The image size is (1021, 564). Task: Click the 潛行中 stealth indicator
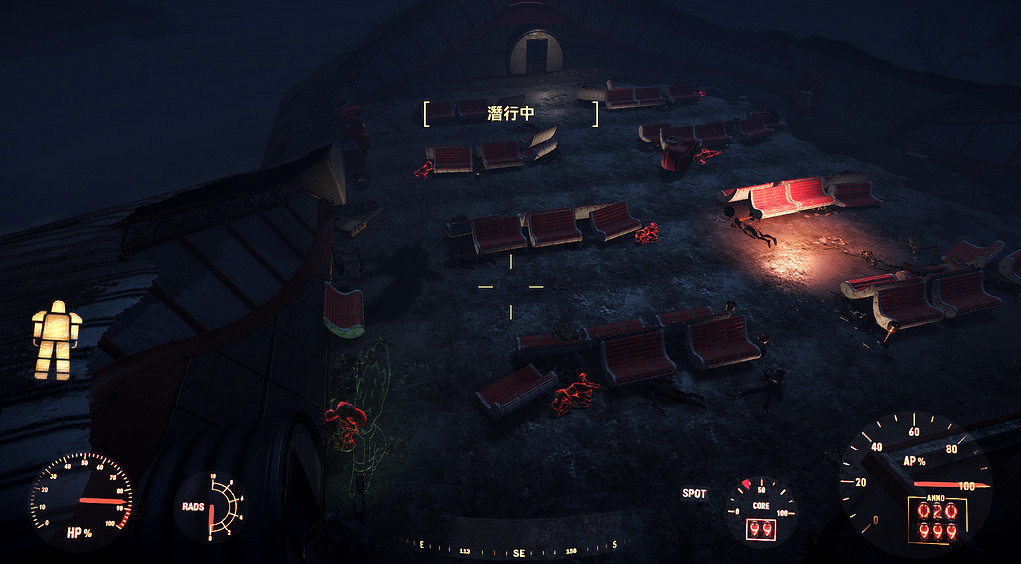[x=511, y=114]
